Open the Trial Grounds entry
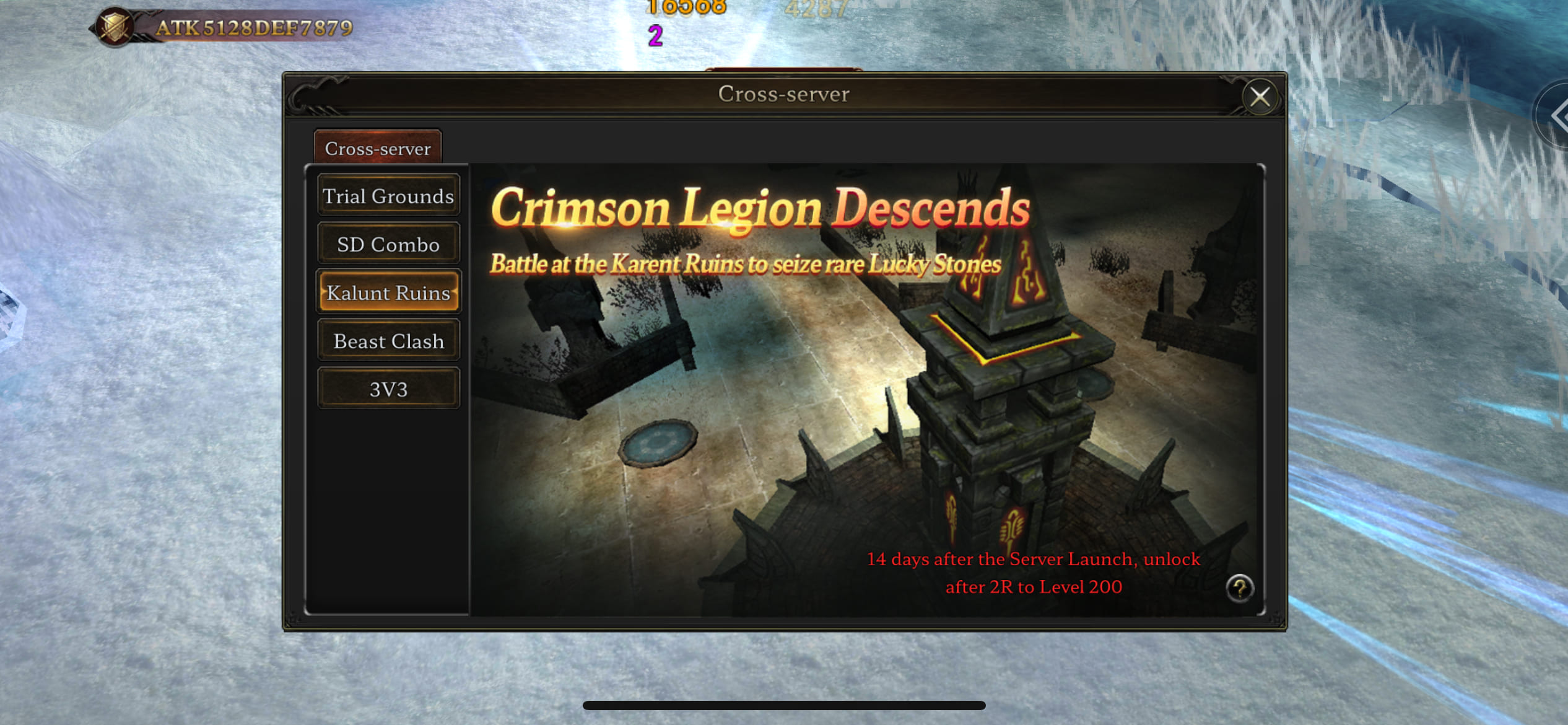 [388, 196]
